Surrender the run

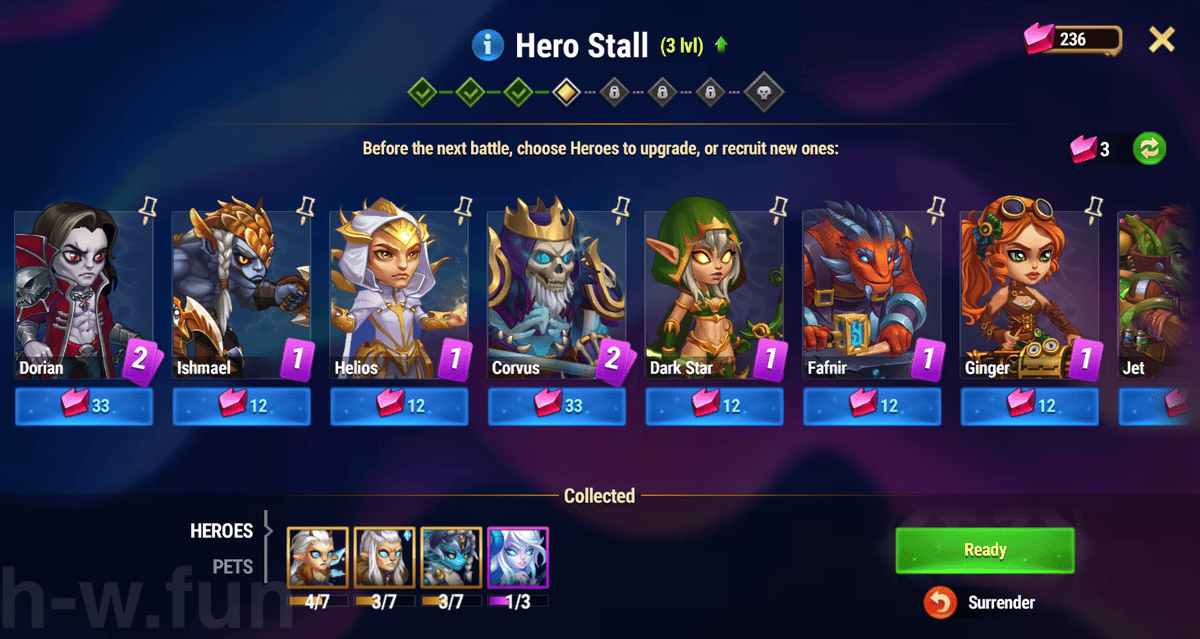pyautogui.click(x=985, y=602)
